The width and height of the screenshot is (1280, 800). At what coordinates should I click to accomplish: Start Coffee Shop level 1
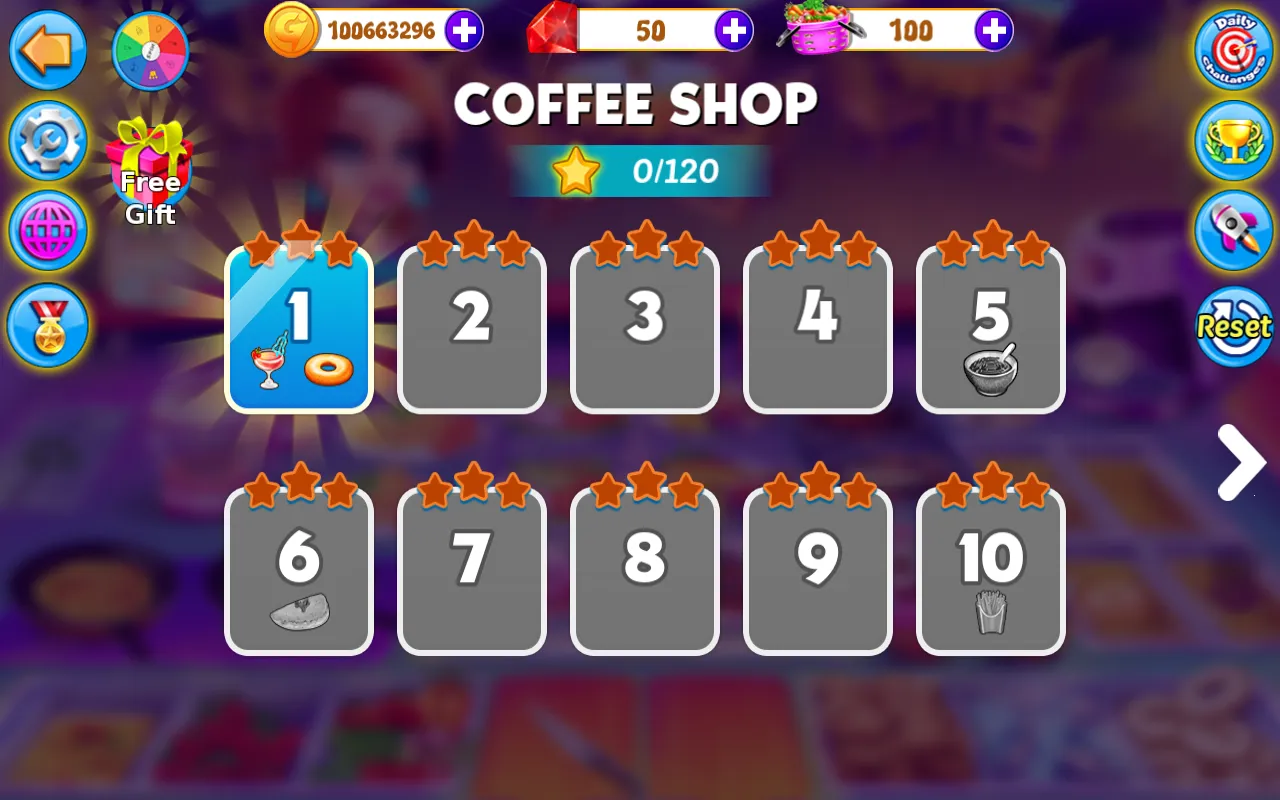click(x=298, y=325)
